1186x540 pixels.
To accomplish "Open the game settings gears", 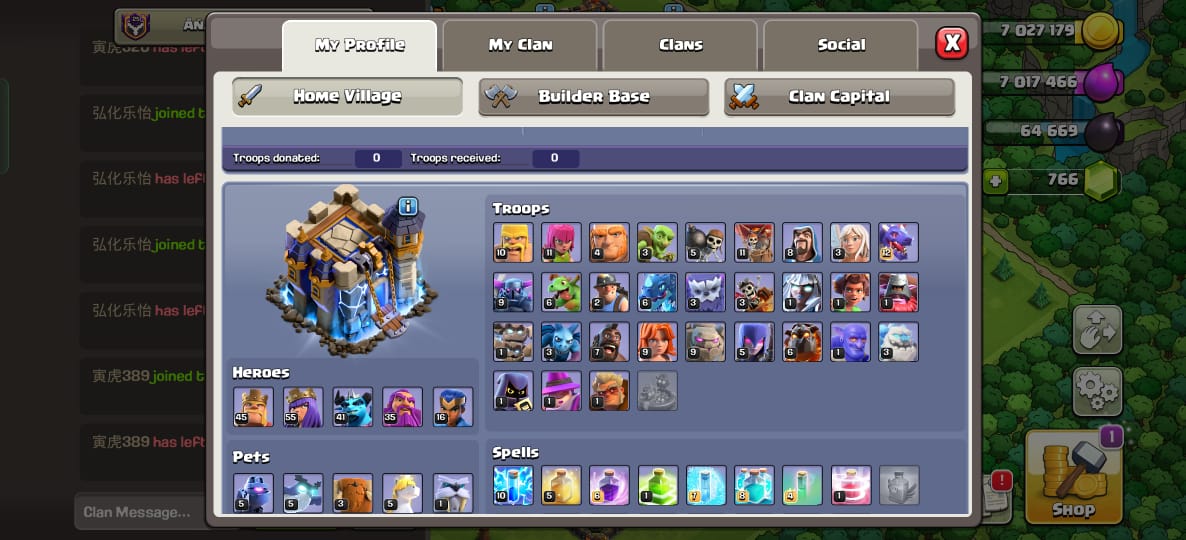I will tap(1096, 390).
